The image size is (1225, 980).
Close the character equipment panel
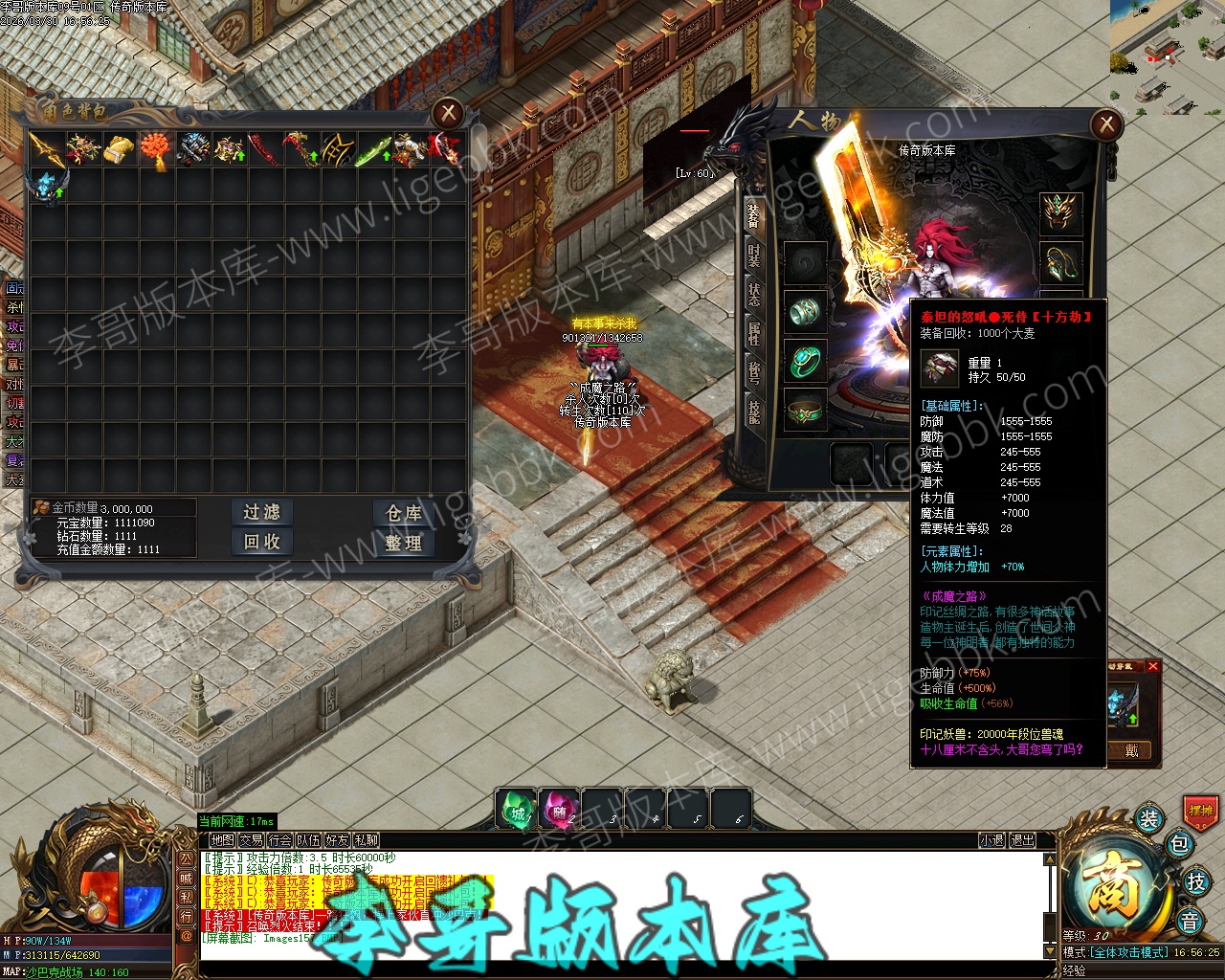pyautogui.click(x=1106, y=124)
